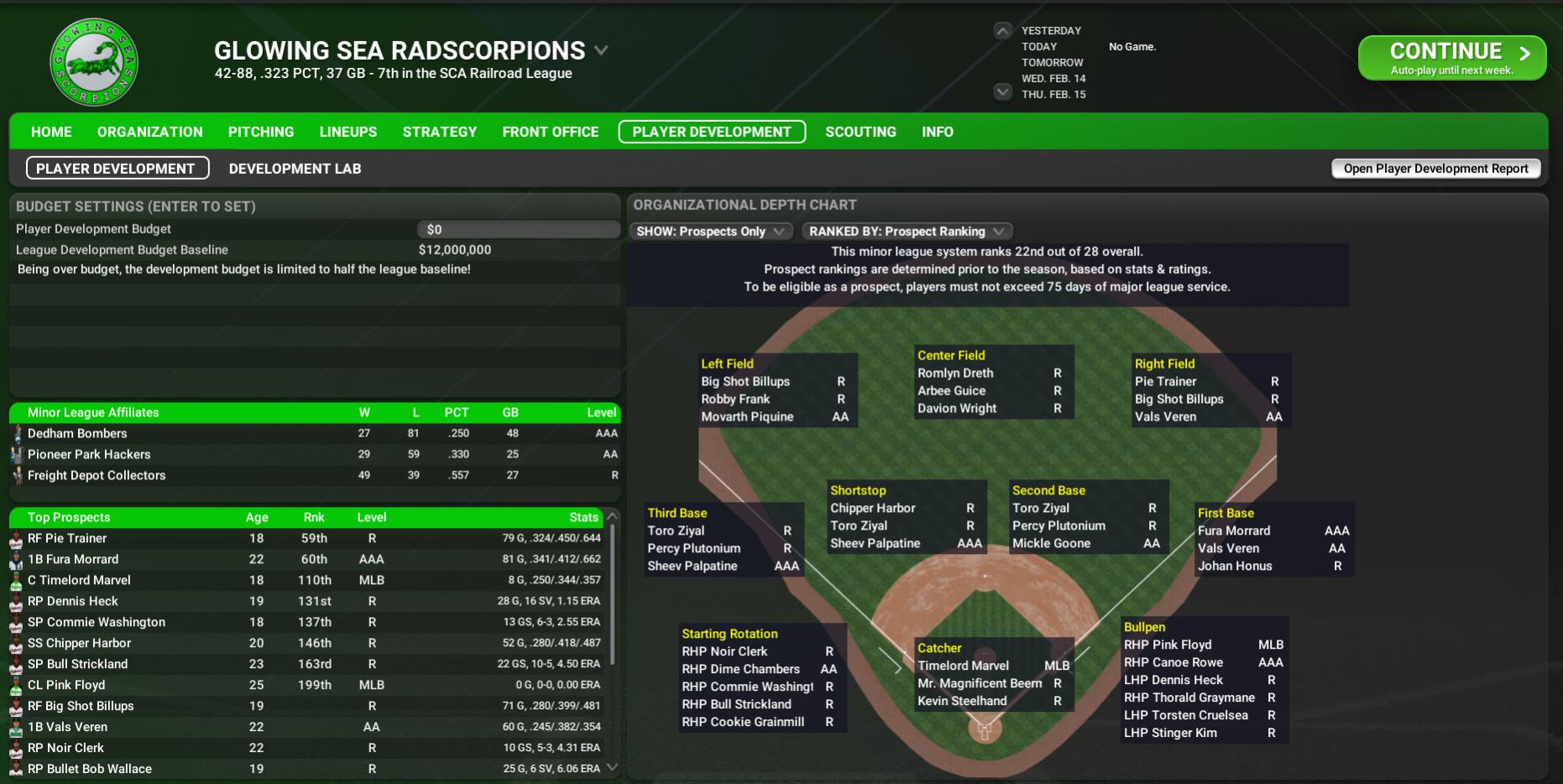Open the Strategy menu
Viewport: 1563px width, 784px height.
(x=439, y=132)
